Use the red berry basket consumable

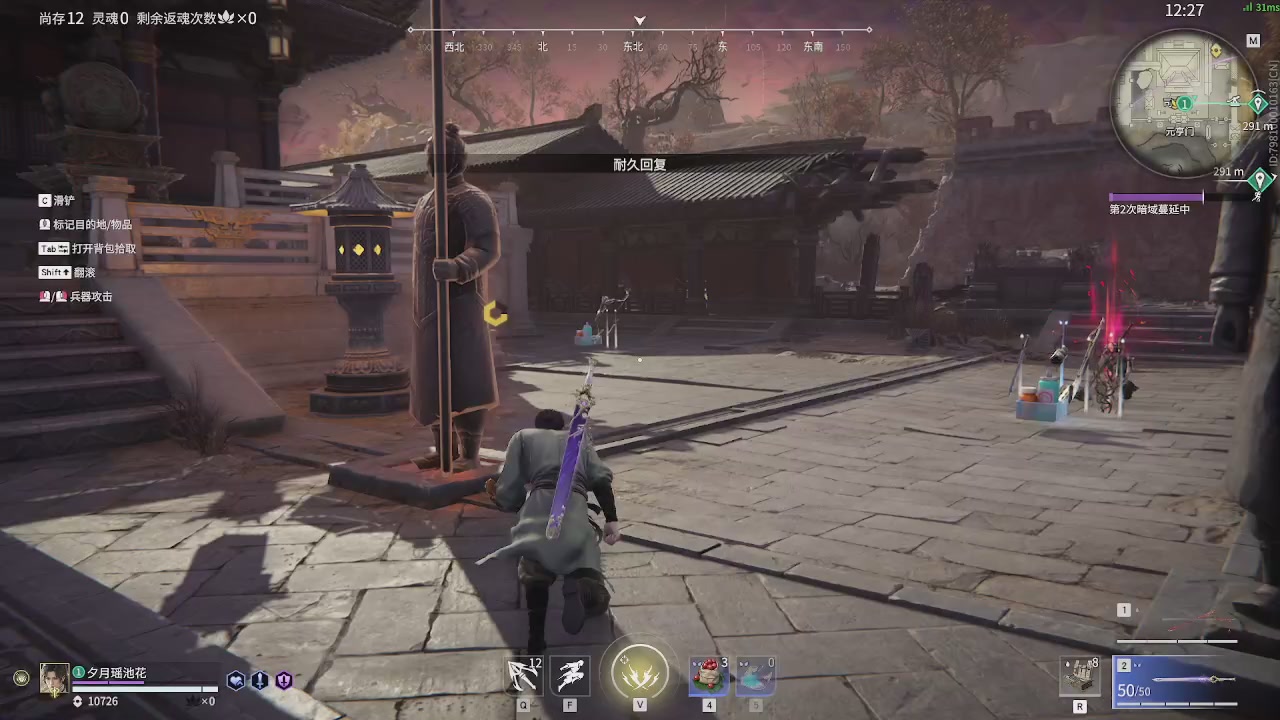click(x=709, y=676)
